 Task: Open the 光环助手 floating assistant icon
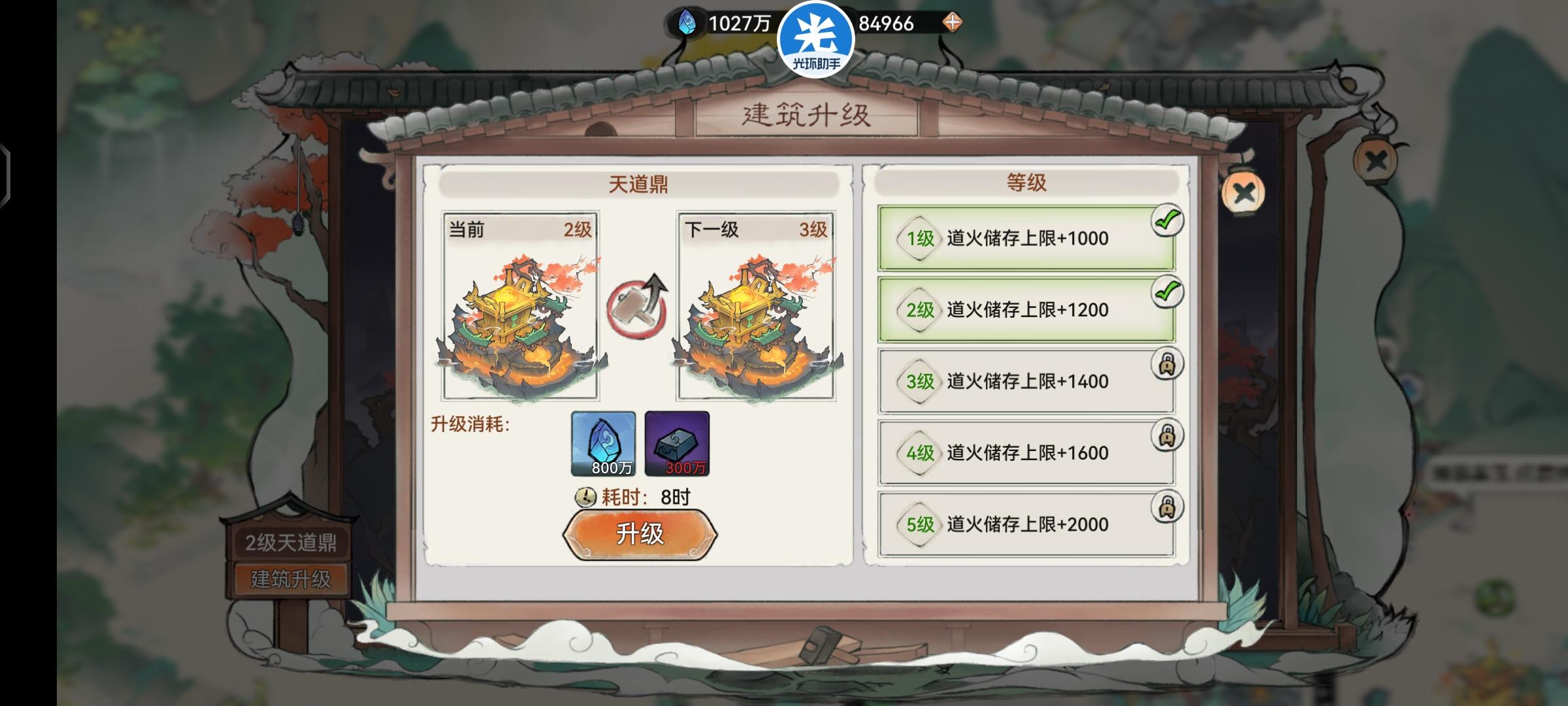point(818,39)
